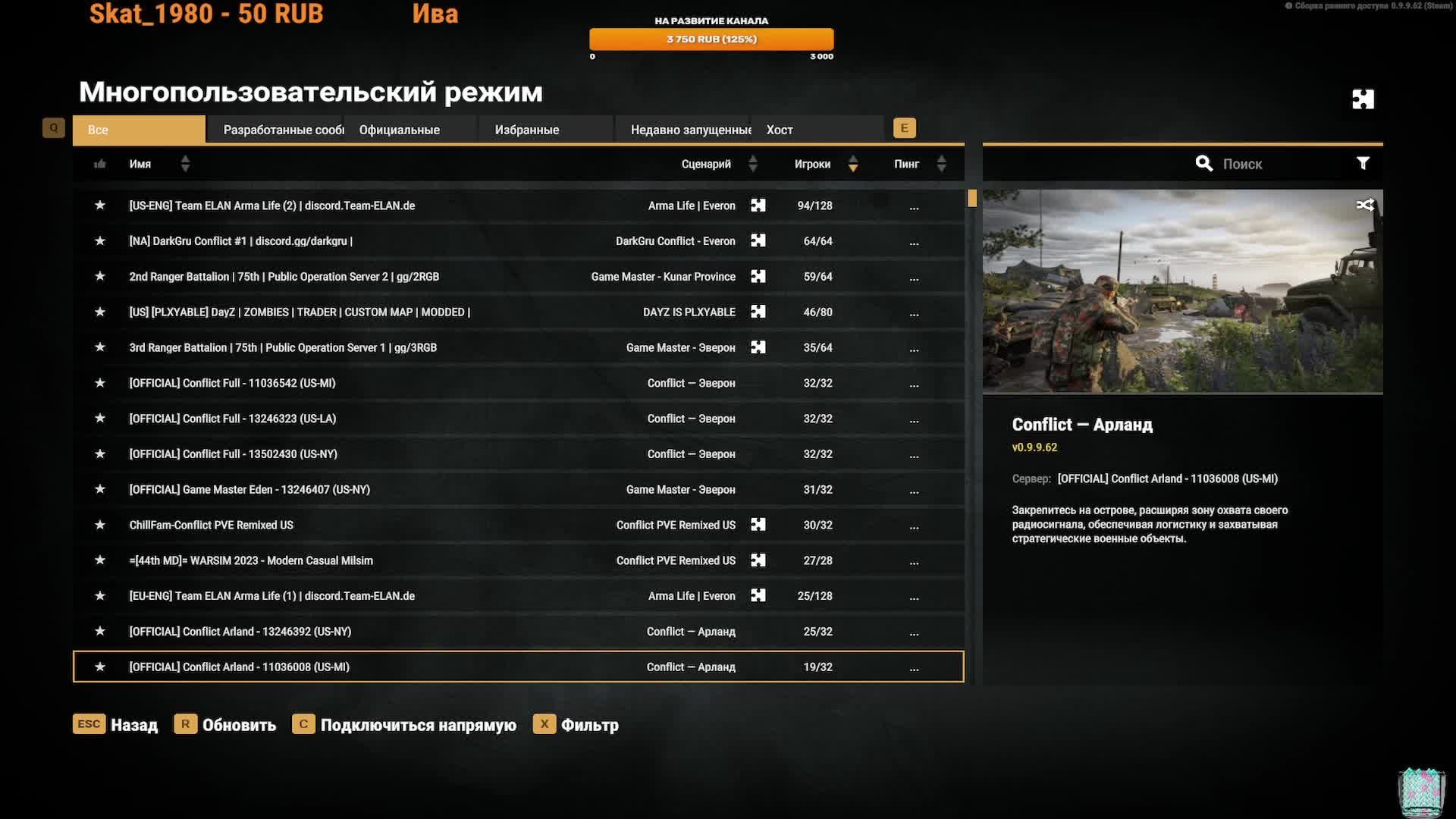Click the search magnifier icon above the server panel
This screenshot has height=819, width=1456.
tap(1204, 163)
